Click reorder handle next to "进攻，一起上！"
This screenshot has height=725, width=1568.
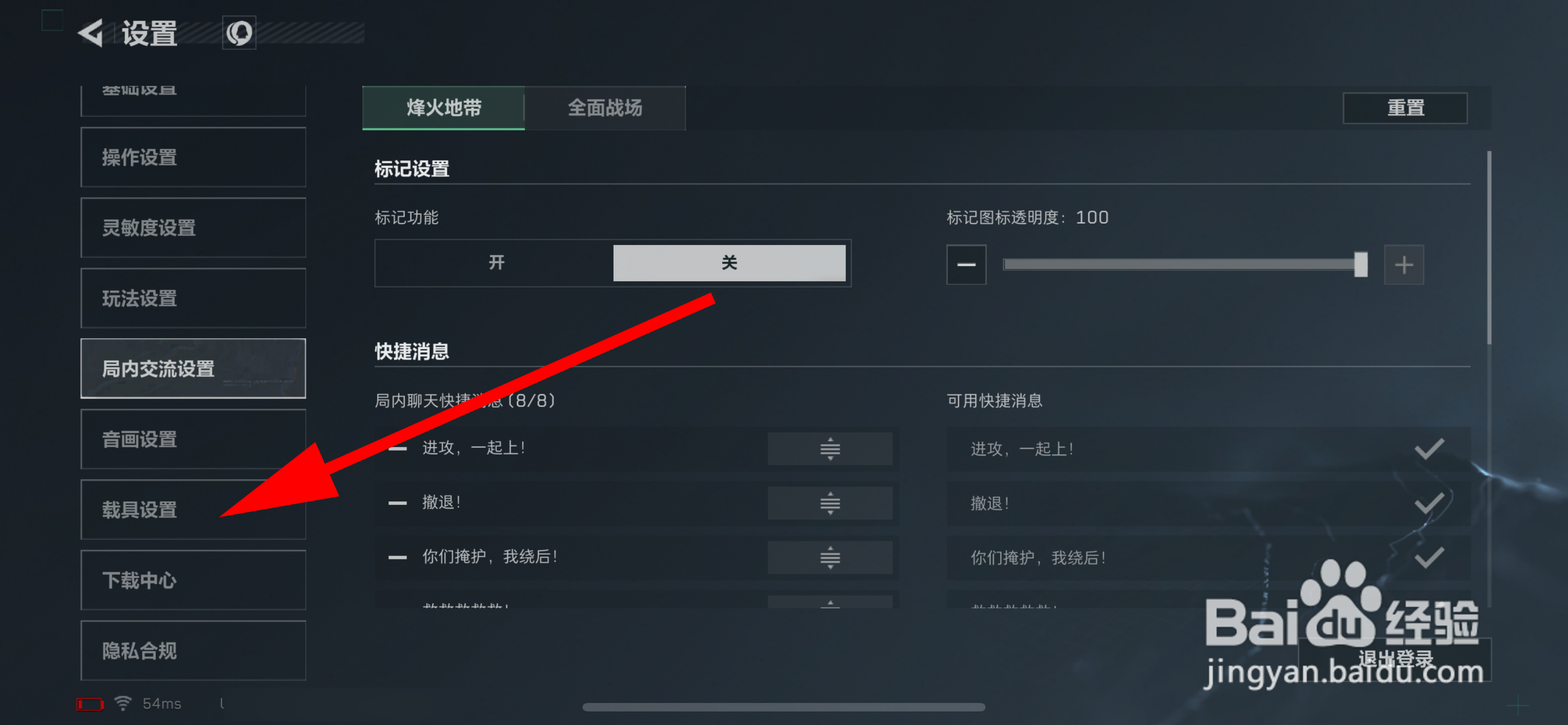(x=830, y=449)
